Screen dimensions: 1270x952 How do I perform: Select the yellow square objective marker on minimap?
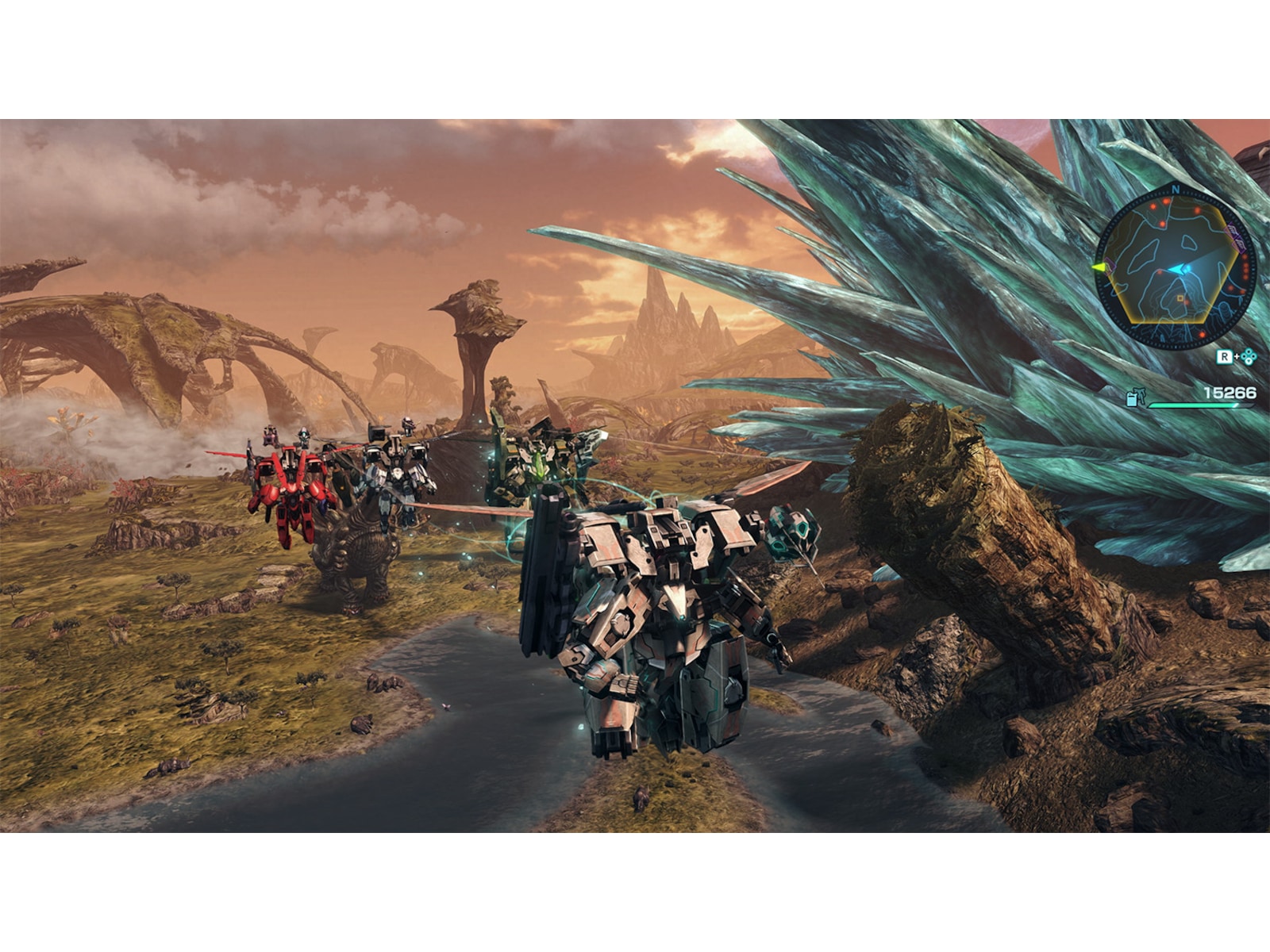(1180, 297)
